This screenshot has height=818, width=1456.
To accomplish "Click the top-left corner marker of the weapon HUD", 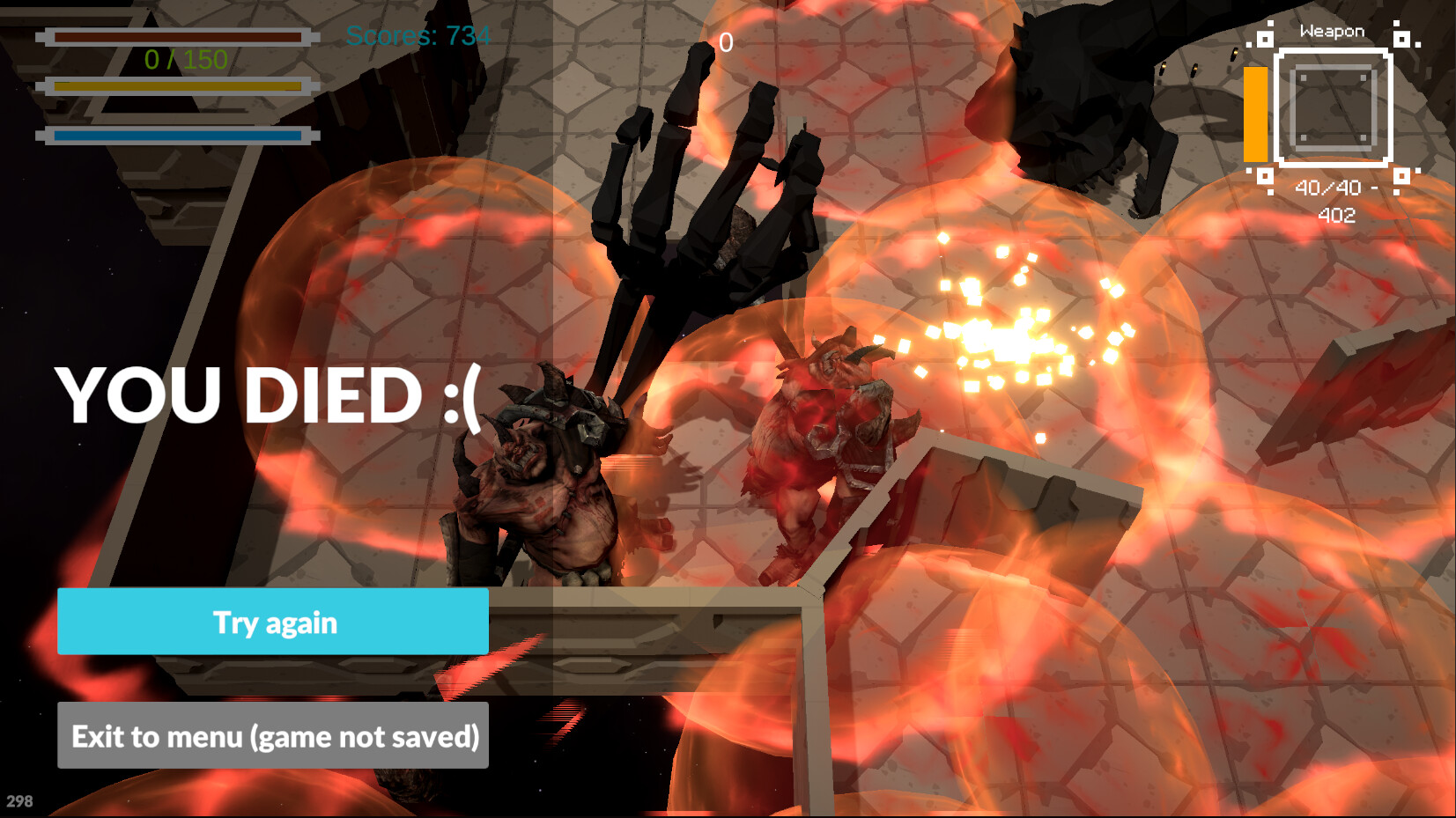I will coord(1267,40).
